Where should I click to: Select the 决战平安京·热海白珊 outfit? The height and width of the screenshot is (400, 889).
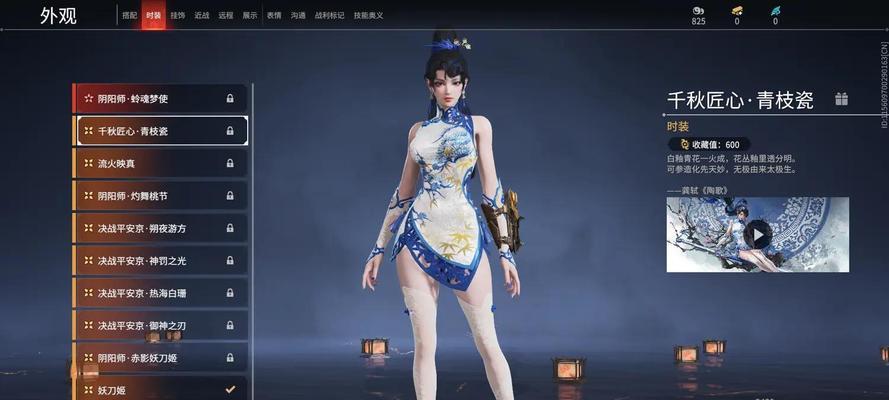coord(160,293)
